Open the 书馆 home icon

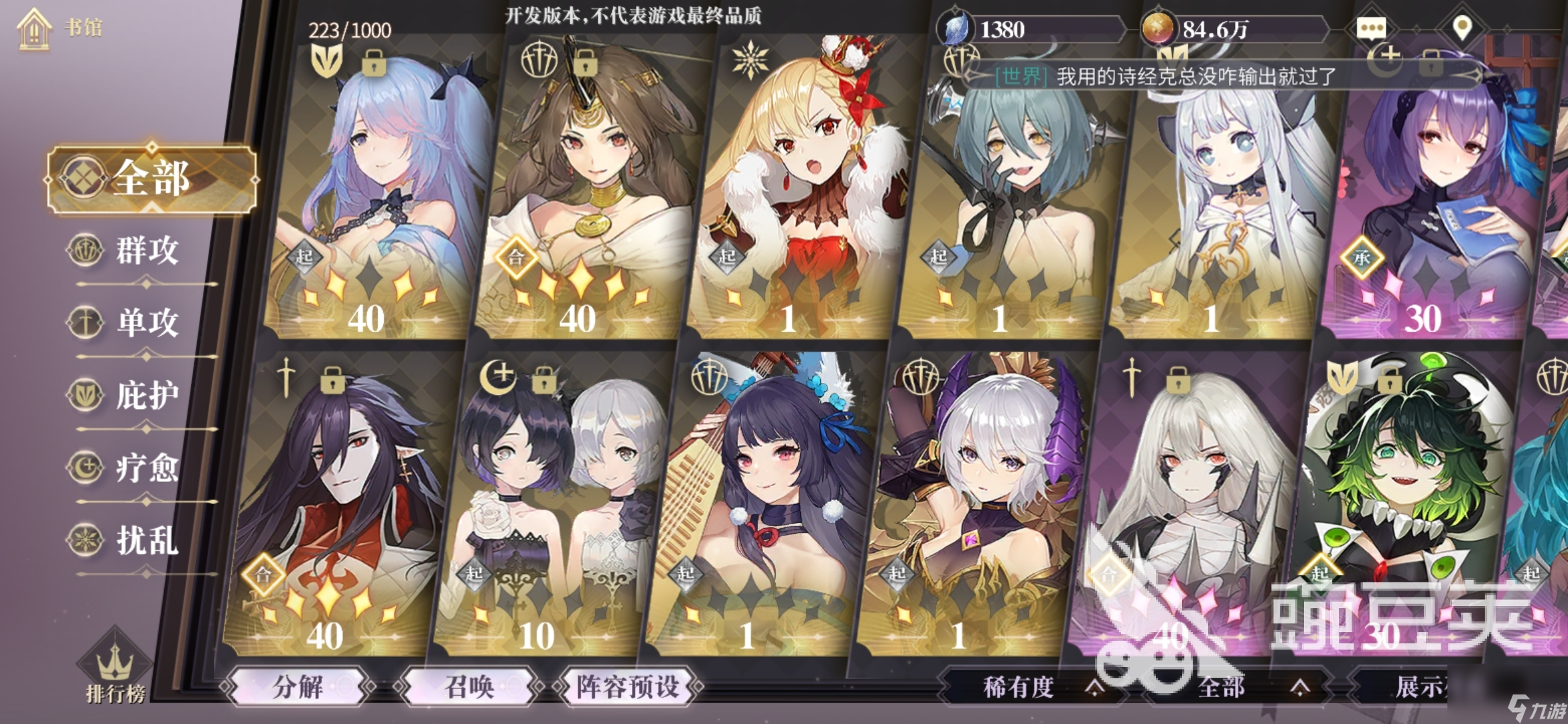click(34, 28)
